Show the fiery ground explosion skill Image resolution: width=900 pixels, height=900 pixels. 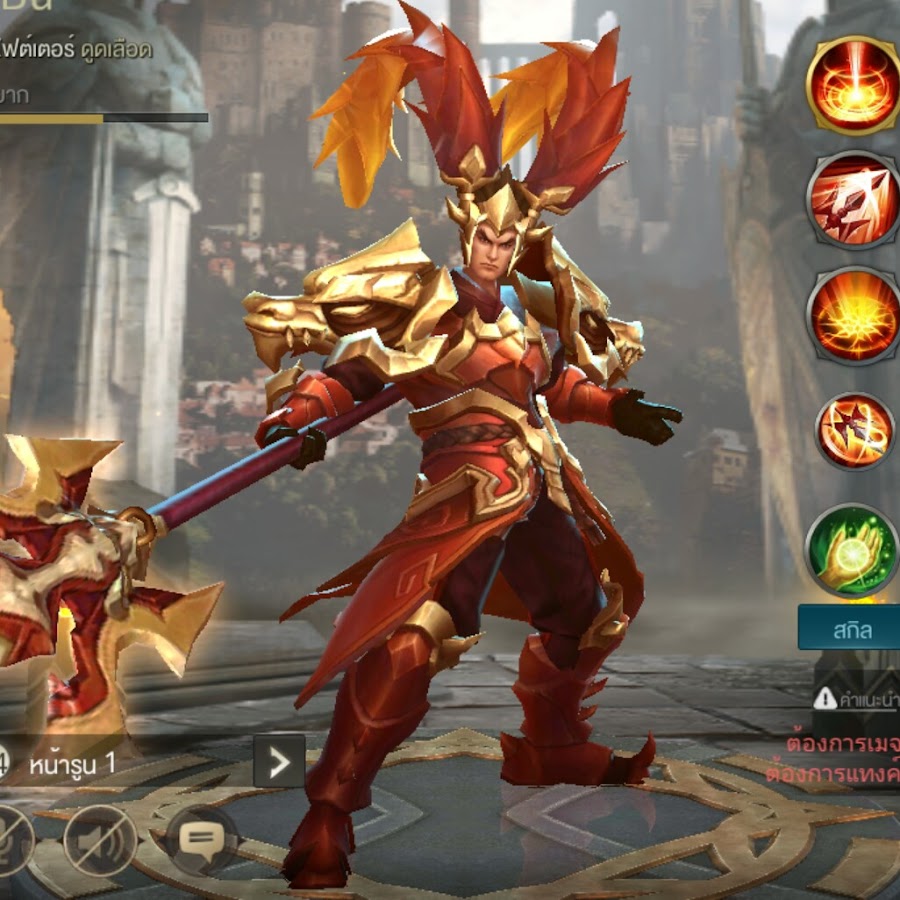click(852, 314)
